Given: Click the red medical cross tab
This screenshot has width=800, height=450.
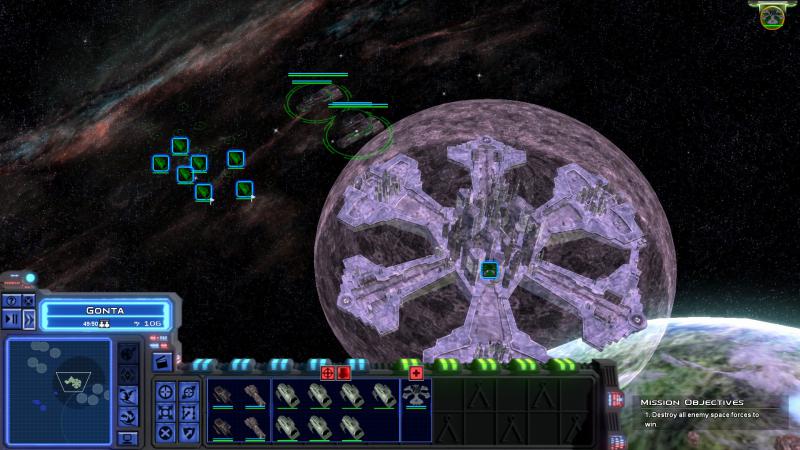Looking at the screenshot, I should (416, 373).
